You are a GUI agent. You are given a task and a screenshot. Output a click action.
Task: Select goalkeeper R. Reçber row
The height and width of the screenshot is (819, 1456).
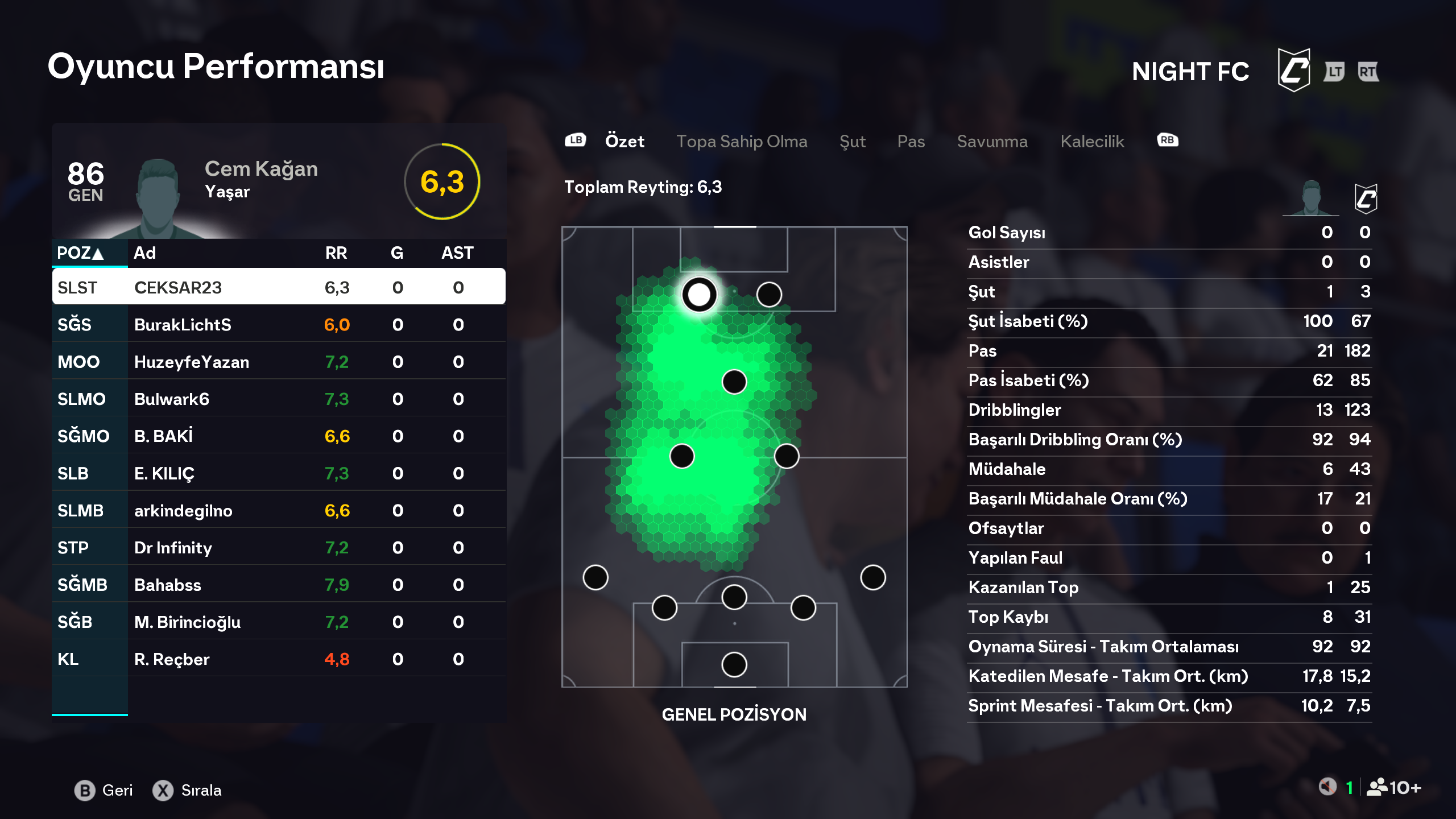point(279,659)
